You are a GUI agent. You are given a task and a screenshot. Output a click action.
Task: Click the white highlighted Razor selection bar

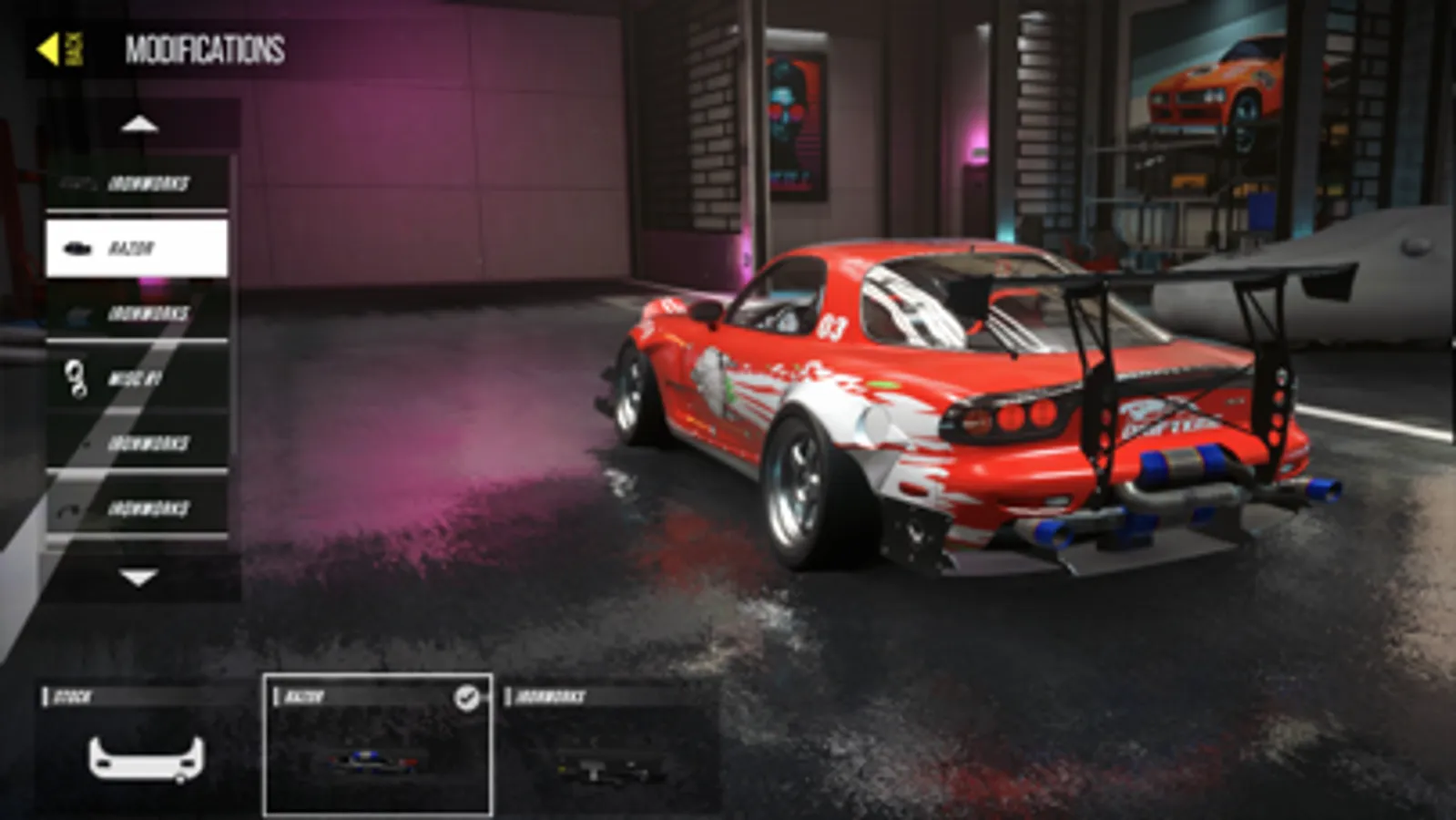[x=137, y=246]
